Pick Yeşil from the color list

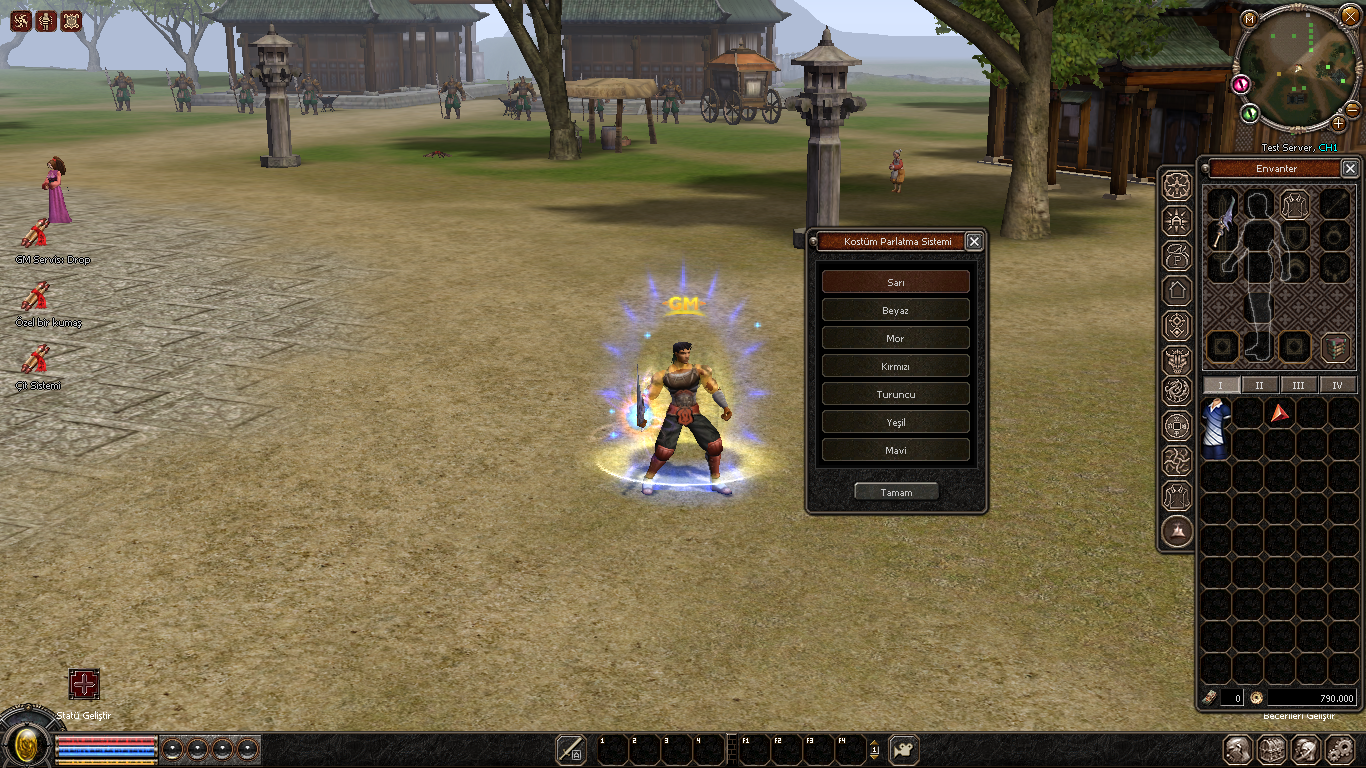(x=895, y=422)
